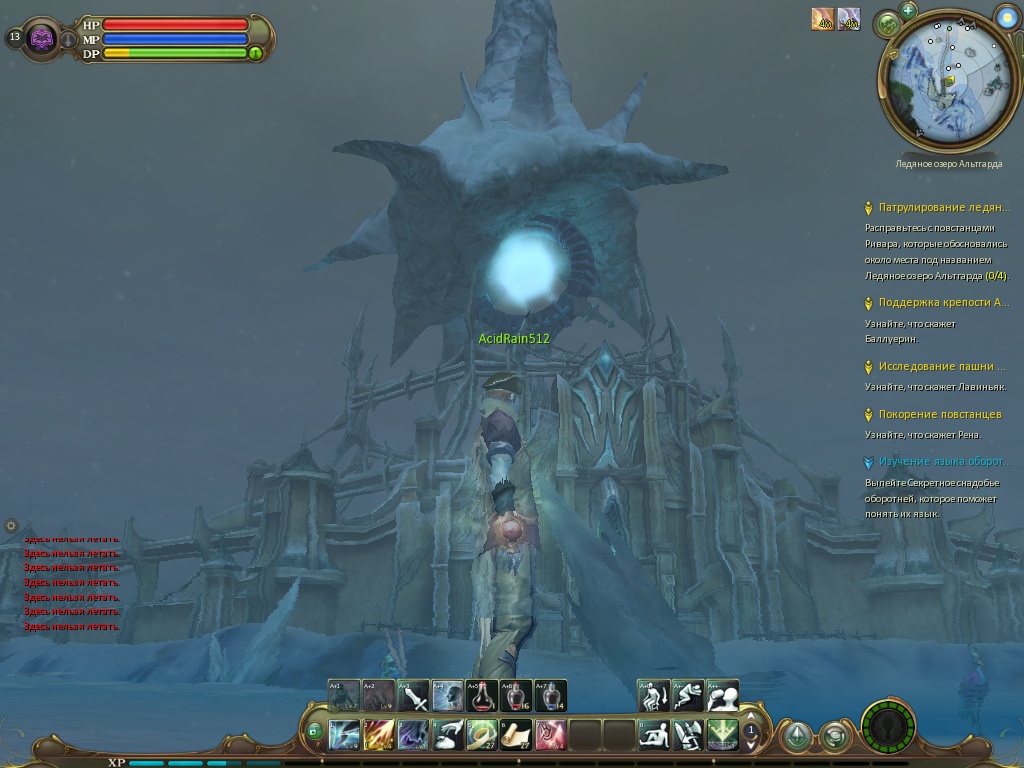
Task: Click the green plus button above the minimap
Action: 908,10
